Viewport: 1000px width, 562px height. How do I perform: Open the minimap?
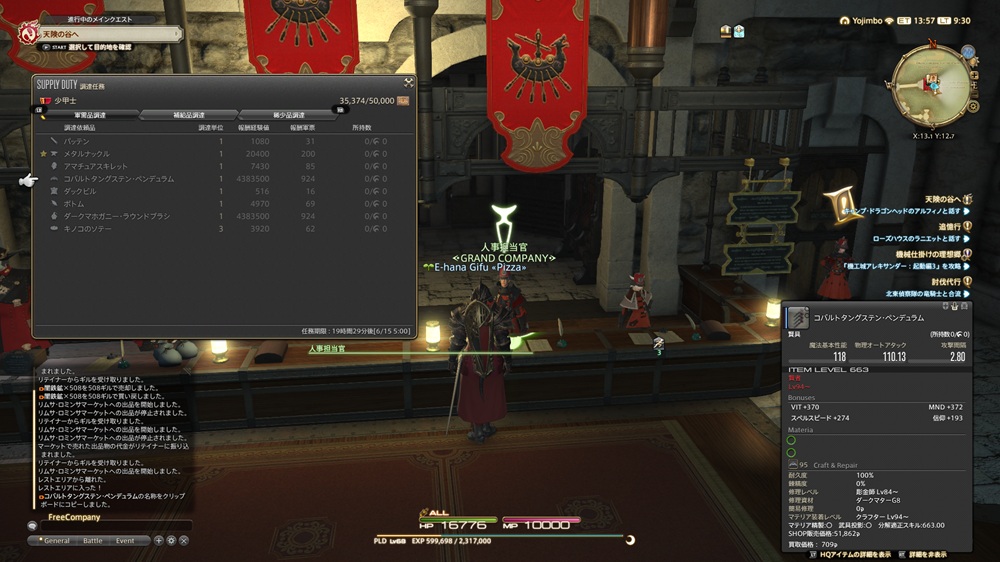click(x=930, y=87)
